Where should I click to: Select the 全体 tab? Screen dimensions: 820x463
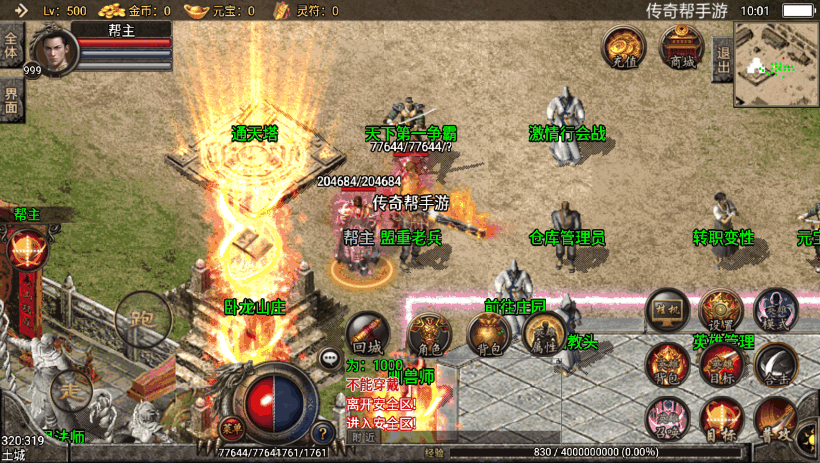coord(11,45)
